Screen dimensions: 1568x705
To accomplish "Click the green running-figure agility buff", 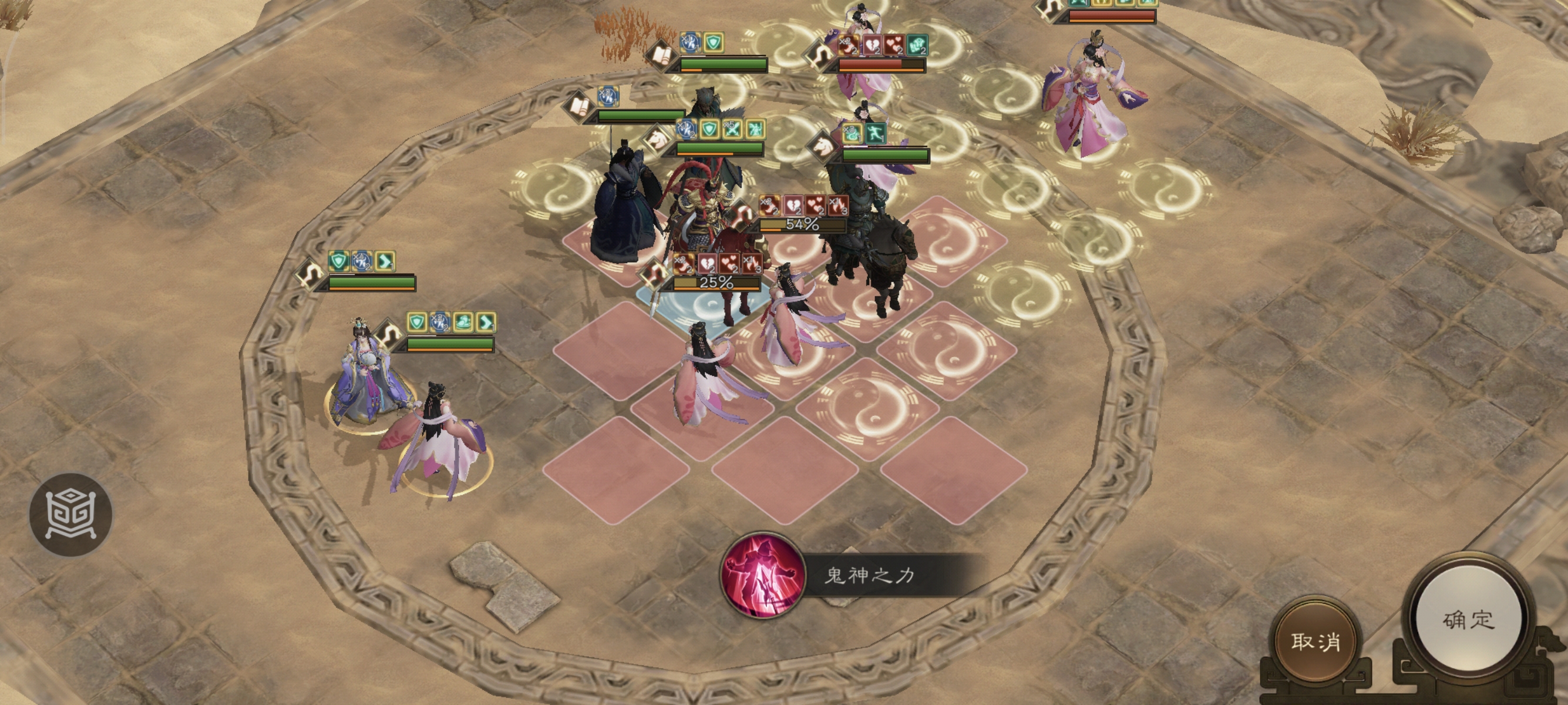I will (x=877, y=132).
